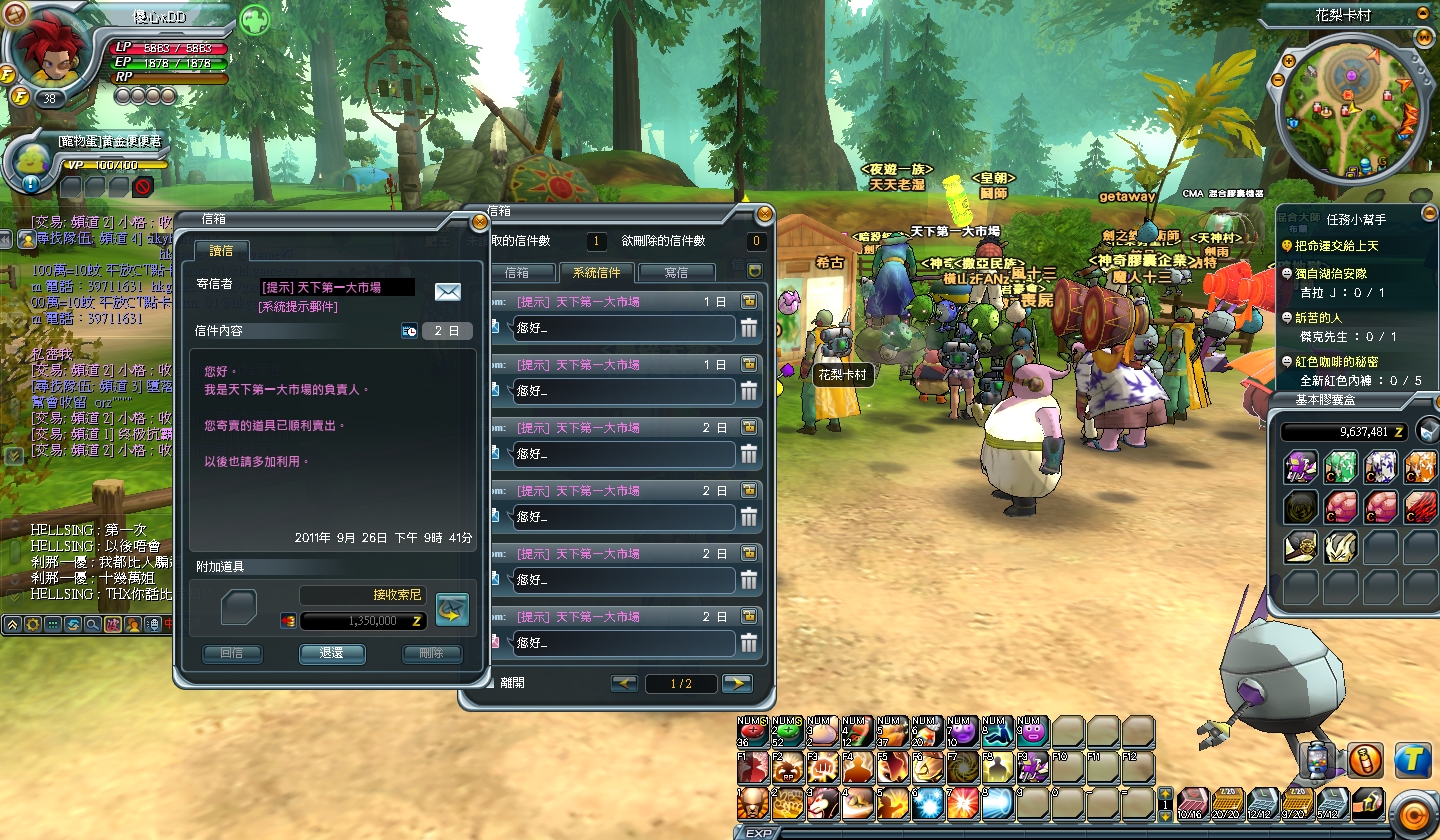
Task: Collect the attached zeni with the envelope-arrow button
Action: point(452,610)
